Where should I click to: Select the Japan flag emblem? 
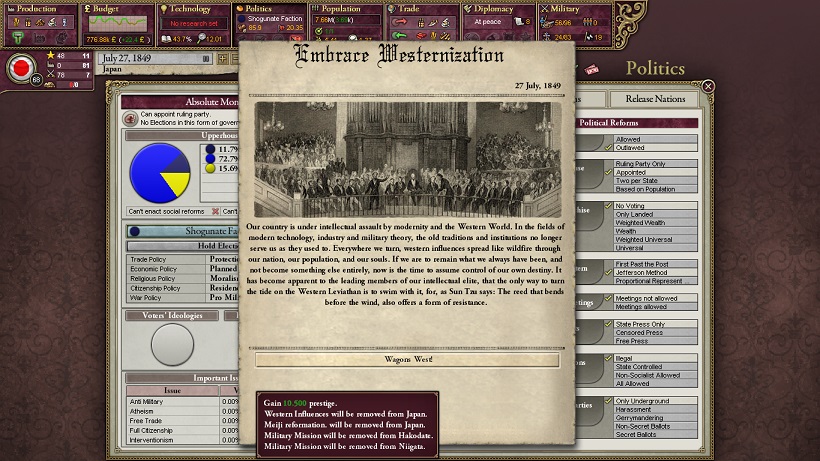pos(19,69)
